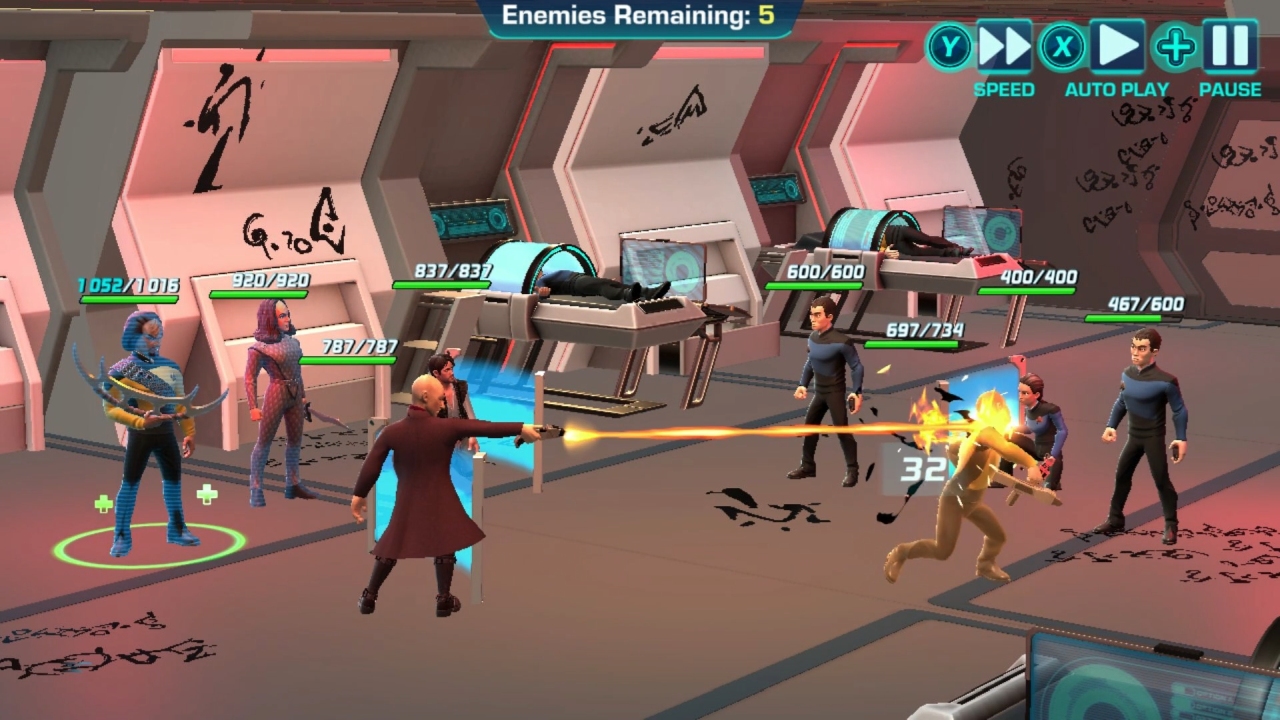The height and width of the screenshot is (720, 1280).
Task: Click the double-arrow Speed icon
Action: click(1003, 45)
